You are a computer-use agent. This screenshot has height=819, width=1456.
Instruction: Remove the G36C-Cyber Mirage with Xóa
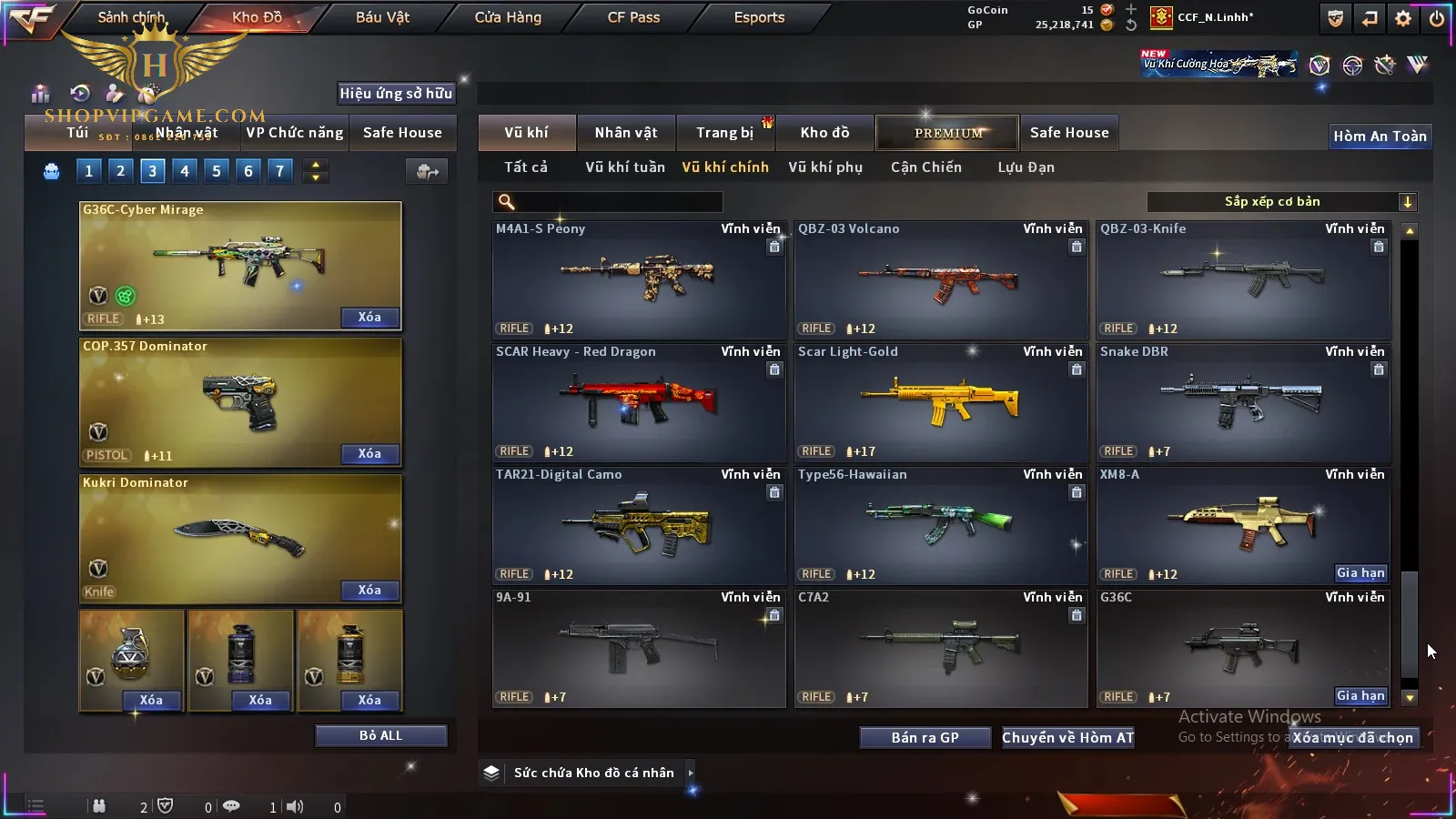369,318
